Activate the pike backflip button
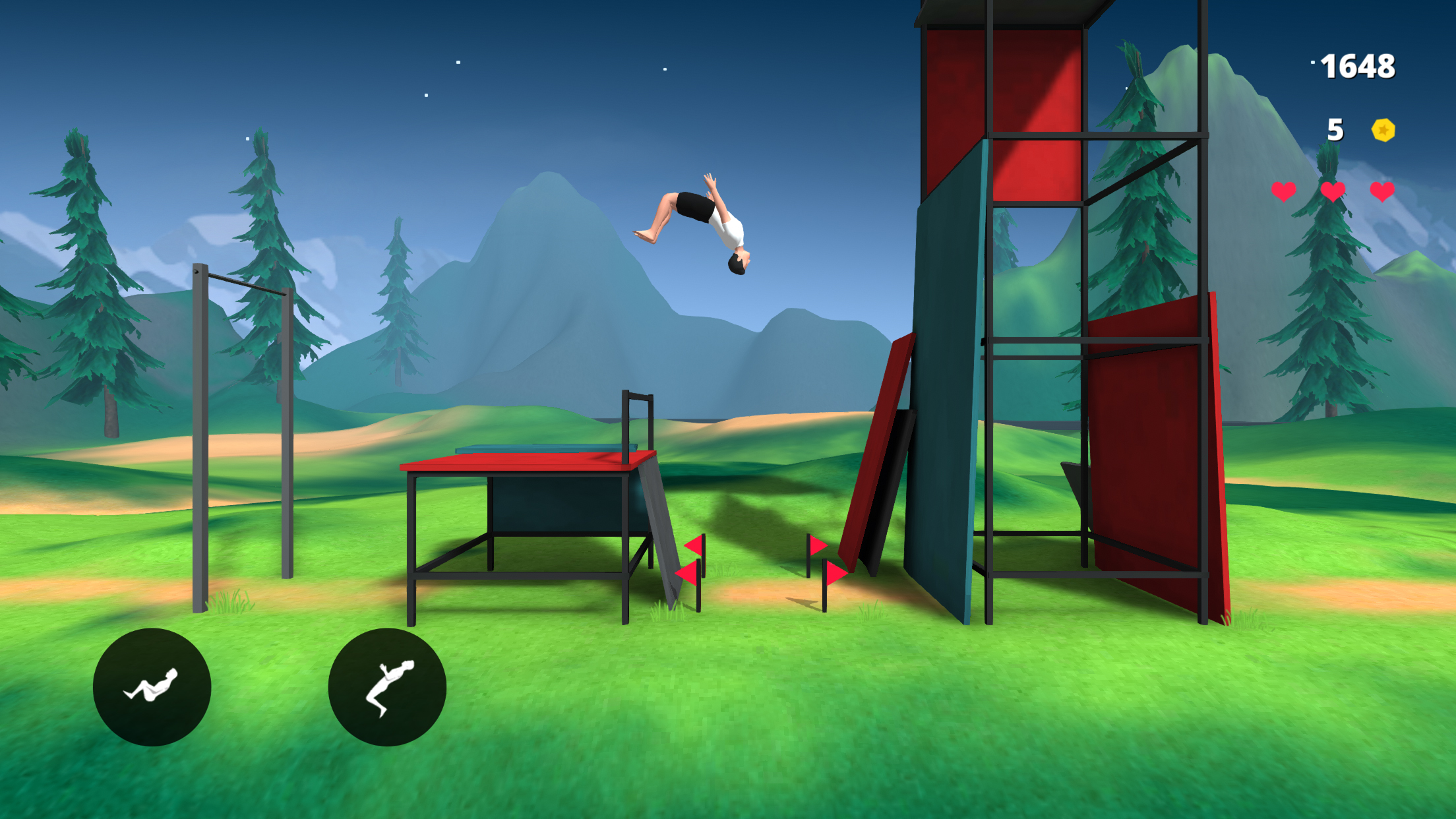This screenshot has height=819, width=1456. [x=387, y=687]
